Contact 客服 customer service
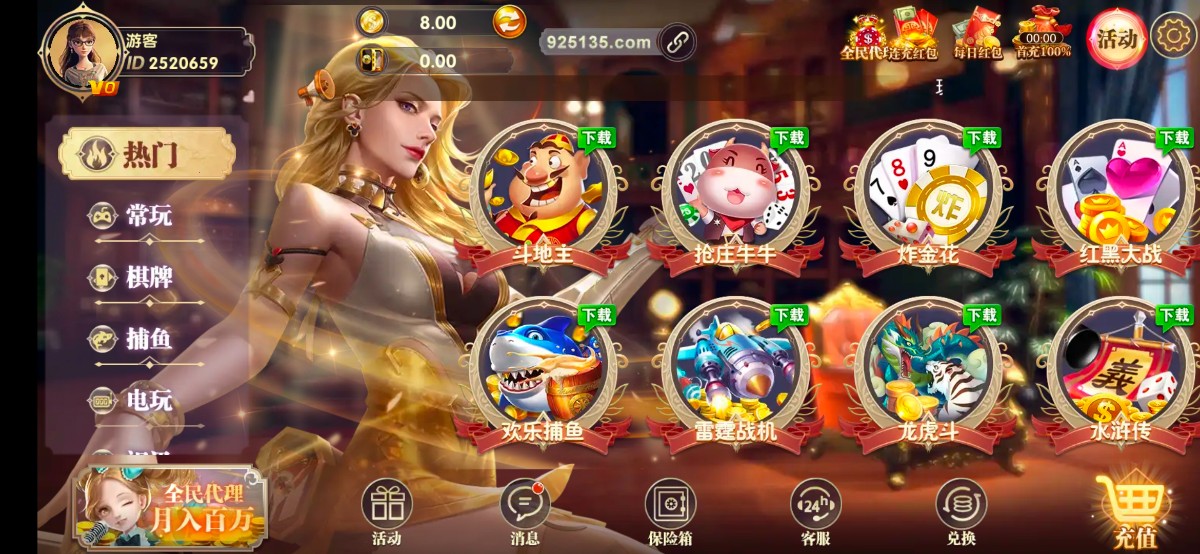The width and height of the screenshot is (1200, 554). click(815, 510)
